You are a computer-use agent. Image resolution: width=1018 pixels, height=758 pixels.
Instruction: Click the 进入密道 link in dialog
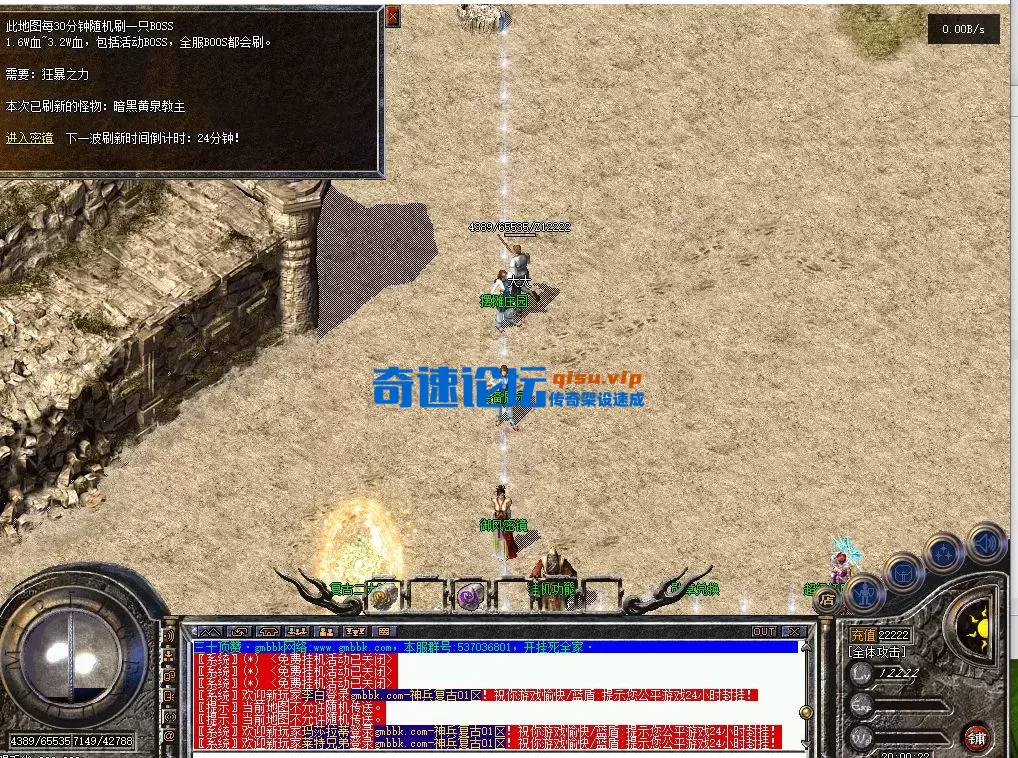[x=29, y=138]
